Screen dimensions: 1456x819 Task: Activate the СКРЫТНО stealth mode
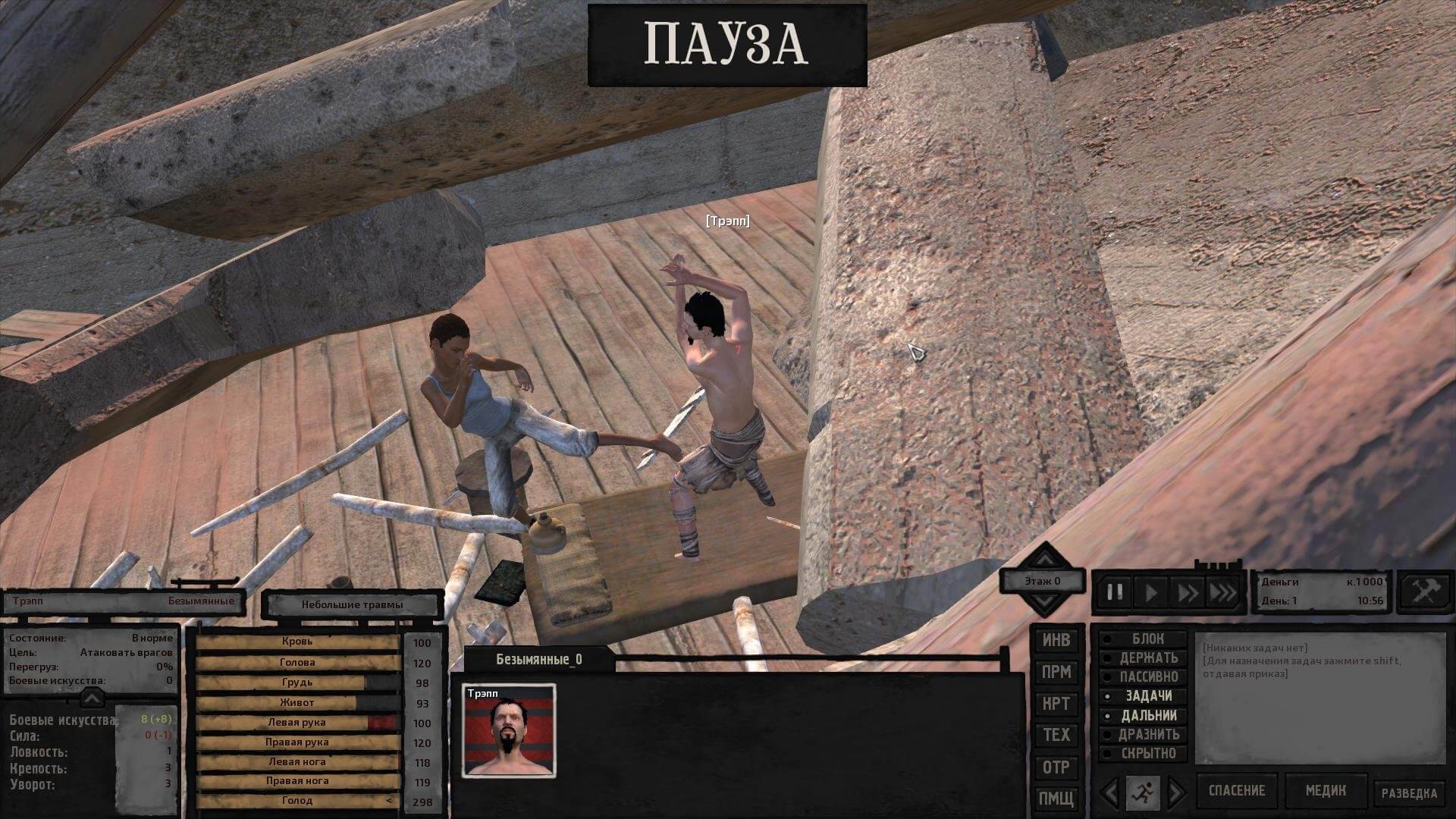pyautogui.click(x=1148, y=754)
